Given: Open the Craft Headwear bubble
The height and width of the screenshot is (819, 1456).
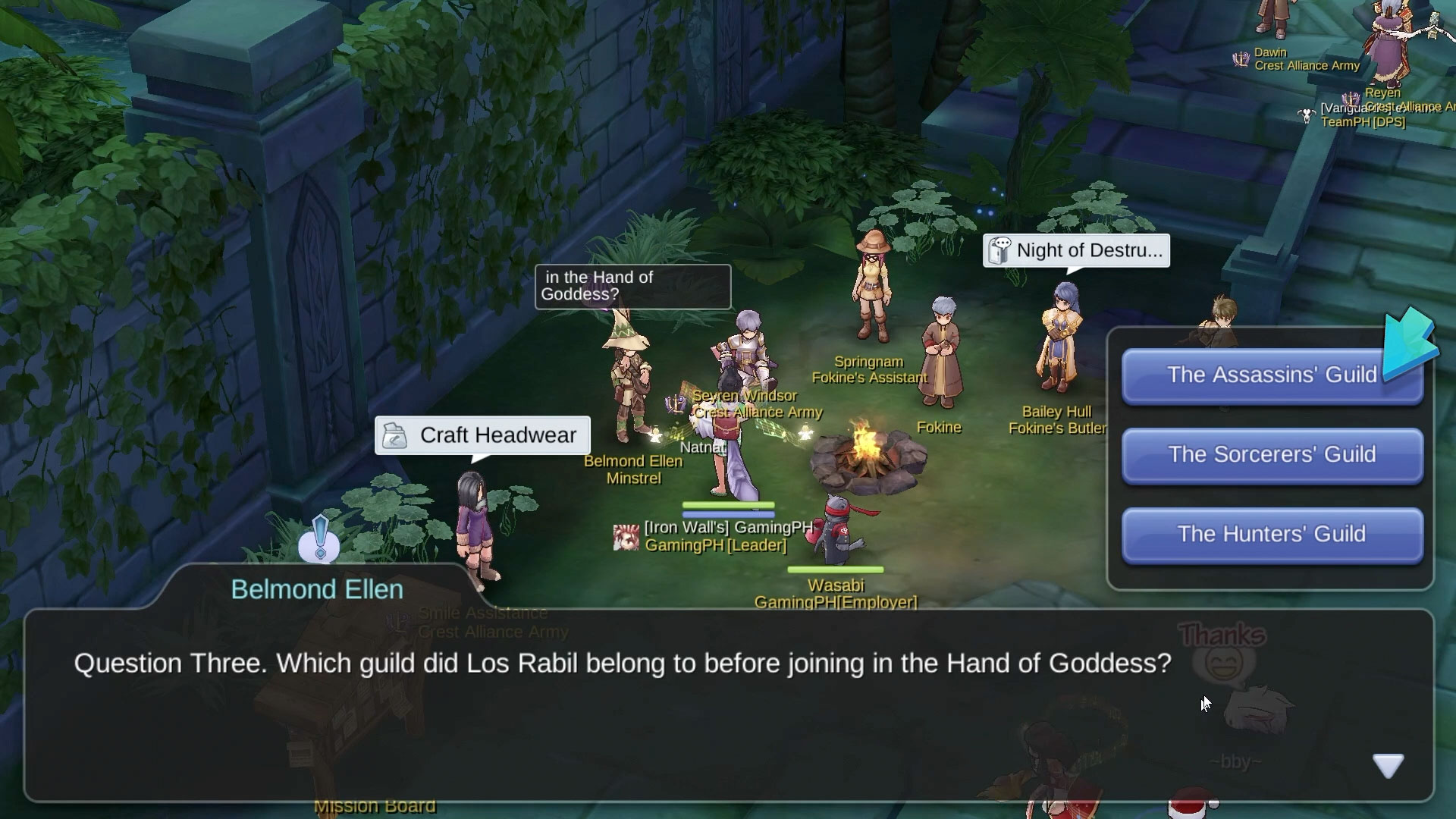Looking at the screenshot, I should (482, 435).
